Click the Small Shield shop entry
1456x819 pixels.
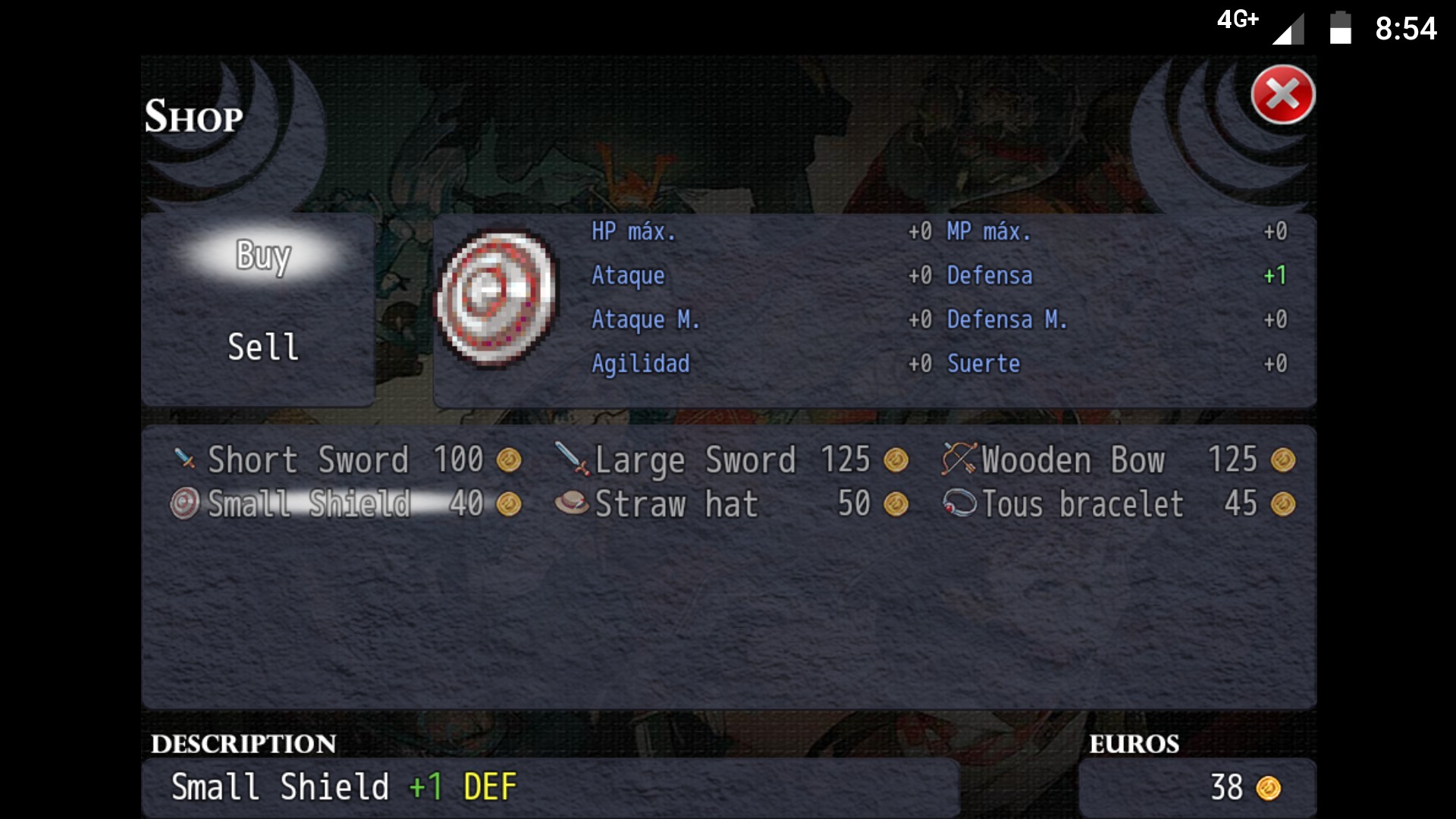pyautogui.click(x=347, y=504)
